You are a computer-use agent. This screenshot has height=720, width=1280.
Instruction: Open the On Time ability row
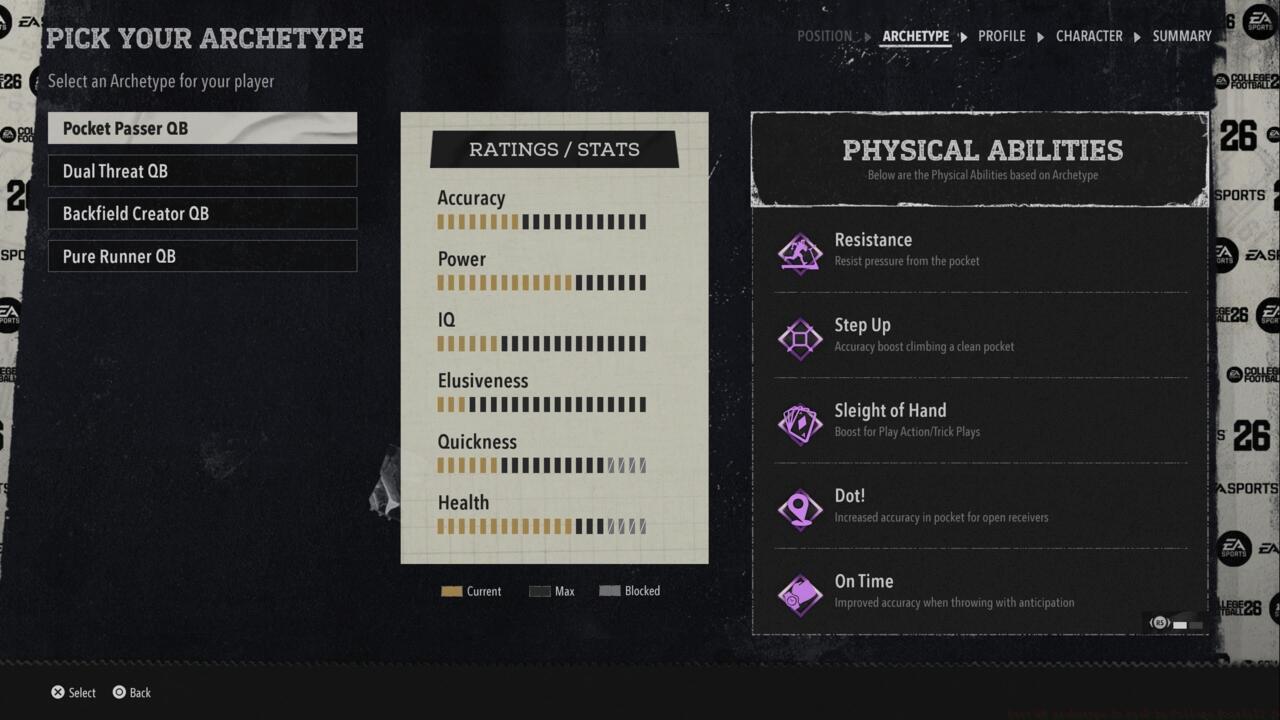pos(980,591)
